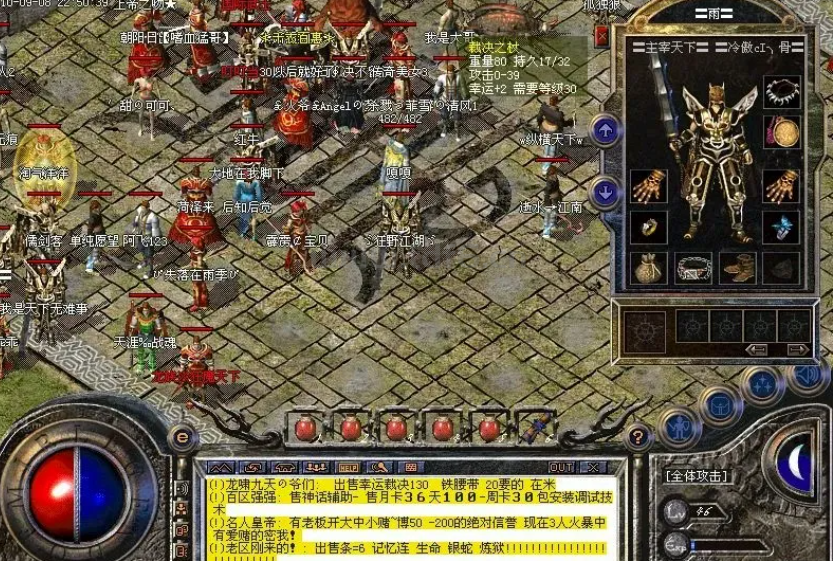The height and width of the screenshot is (561, 833).
Task: Close the character equipment panel
Action: tap(601, 36)
